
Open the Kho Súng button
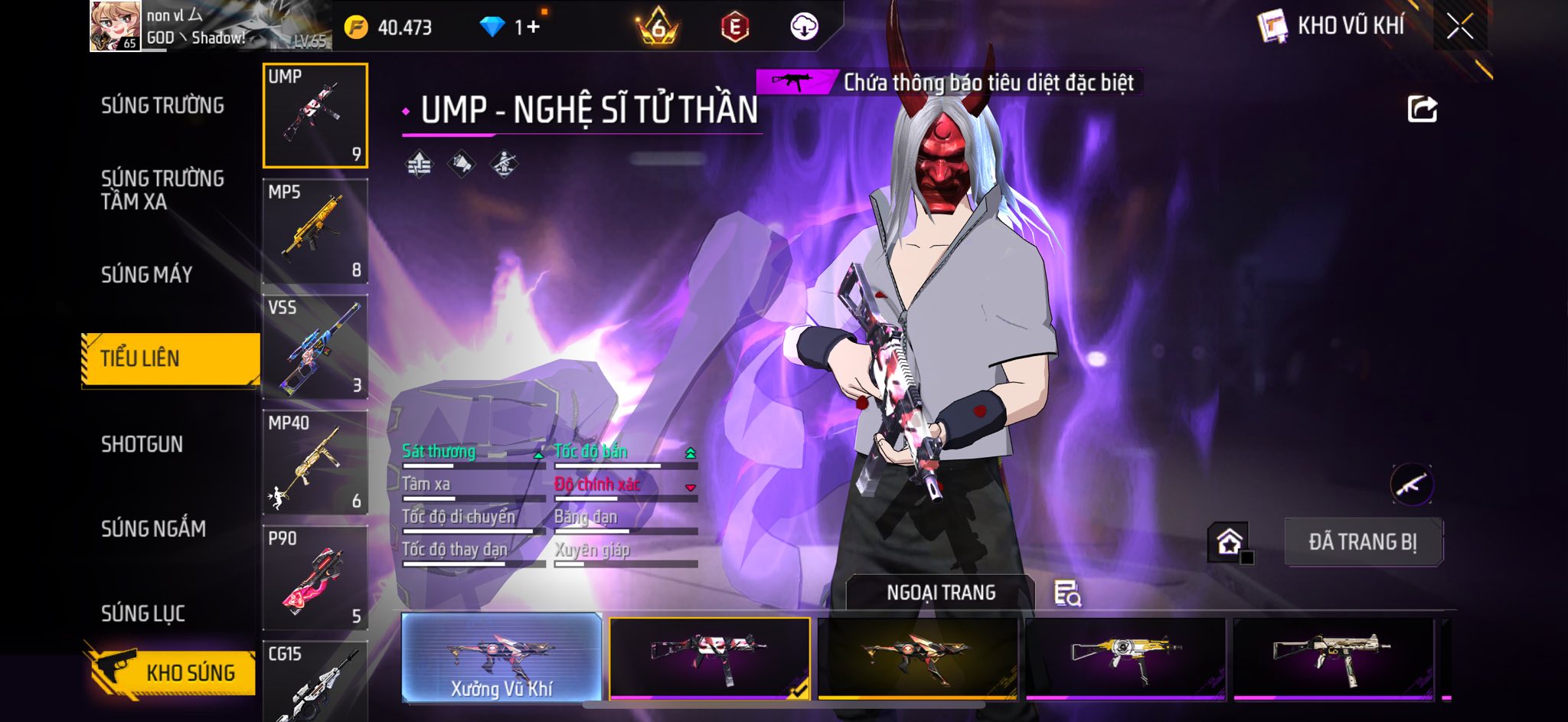tap(171, 672)
